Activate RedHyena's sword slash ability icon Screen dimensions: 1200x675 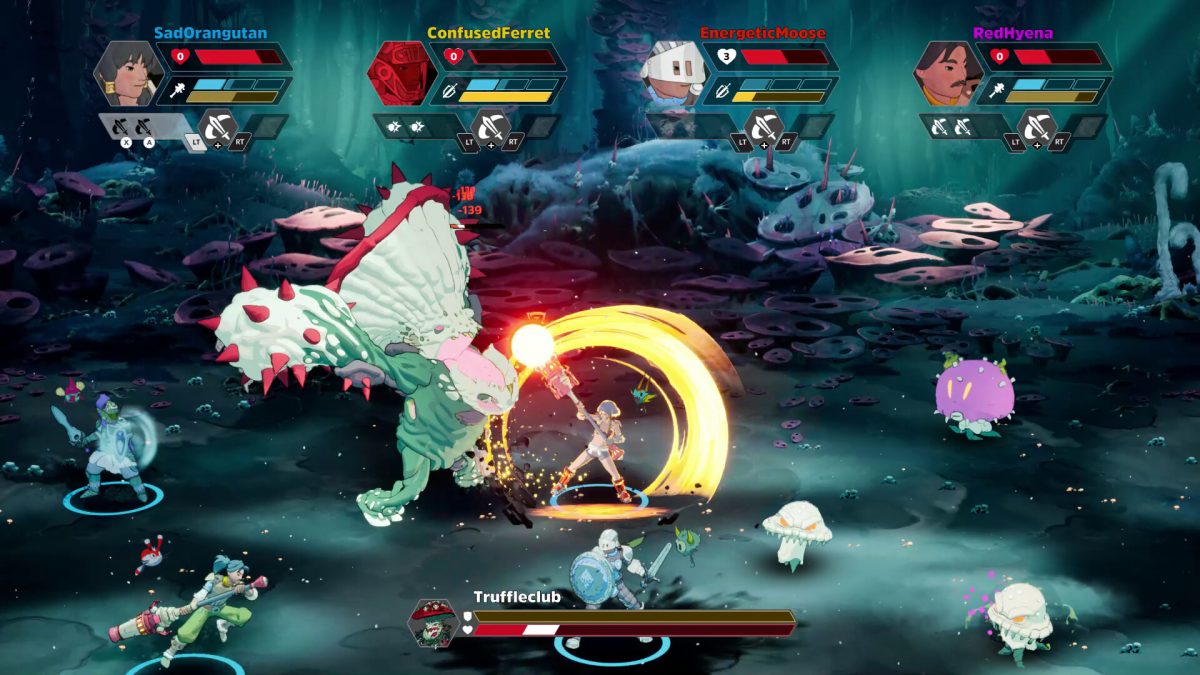coord(1036,127)
